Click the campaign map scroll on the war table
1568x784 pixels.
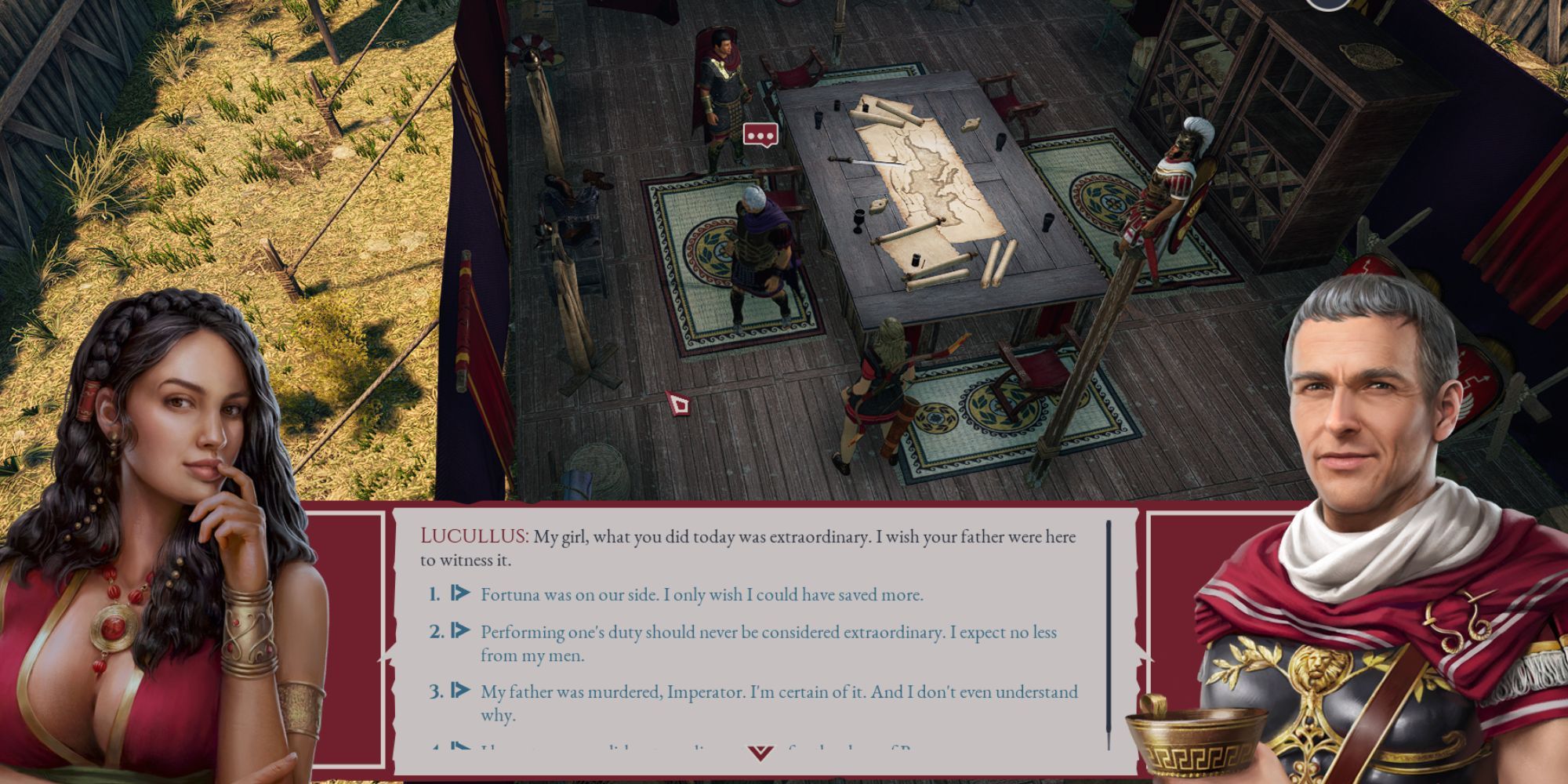(x=925, y=180)
